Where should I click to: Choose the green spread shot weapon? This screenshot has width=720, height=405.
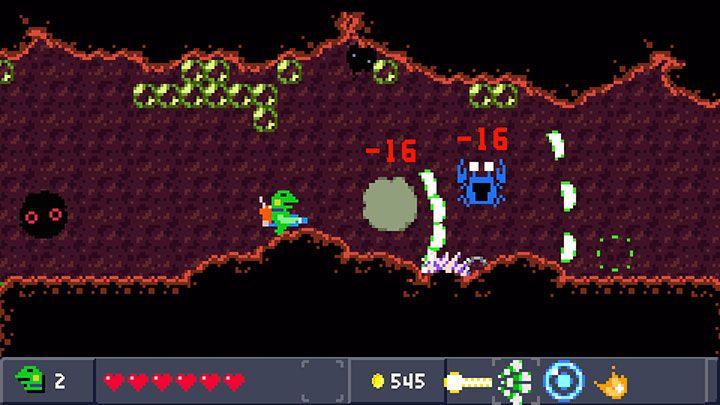(x=516, y=381)
